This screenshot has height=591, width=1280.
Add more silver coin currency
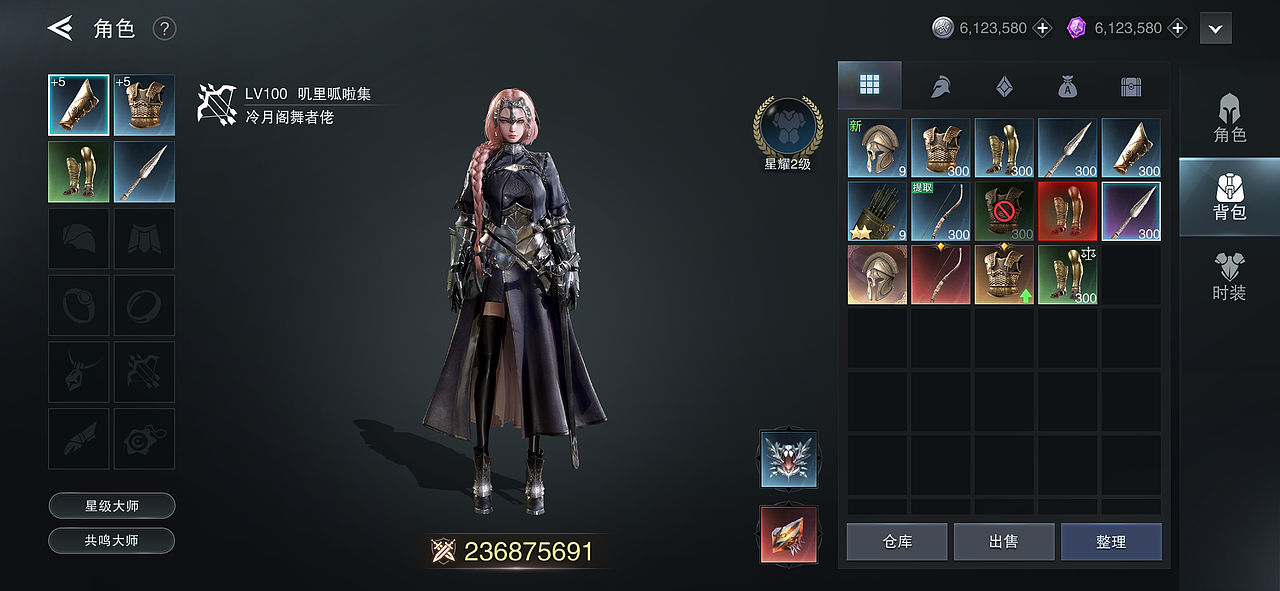tap(1043, 28)
